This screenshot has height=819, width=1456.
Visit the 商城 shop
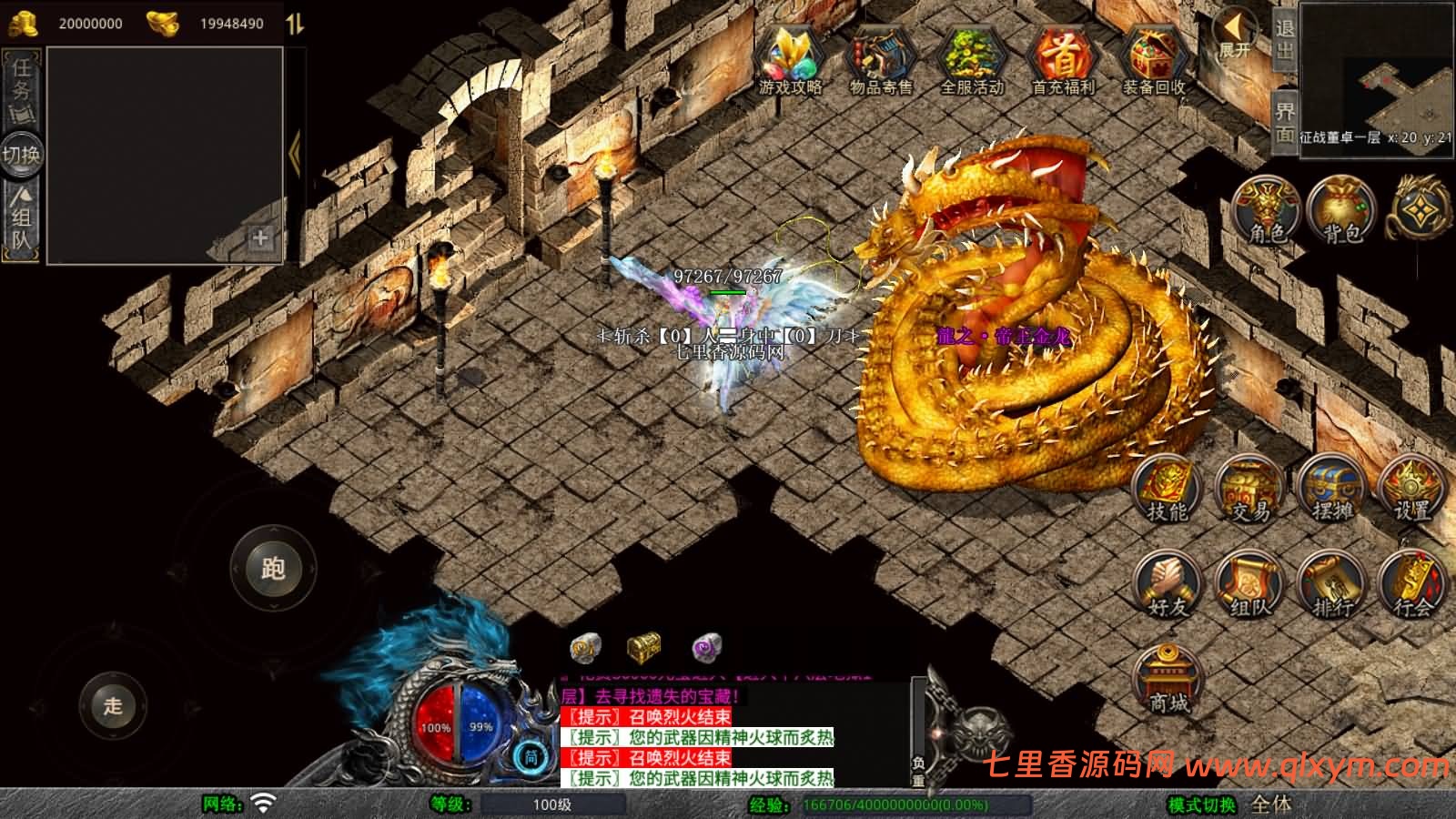1169,681
